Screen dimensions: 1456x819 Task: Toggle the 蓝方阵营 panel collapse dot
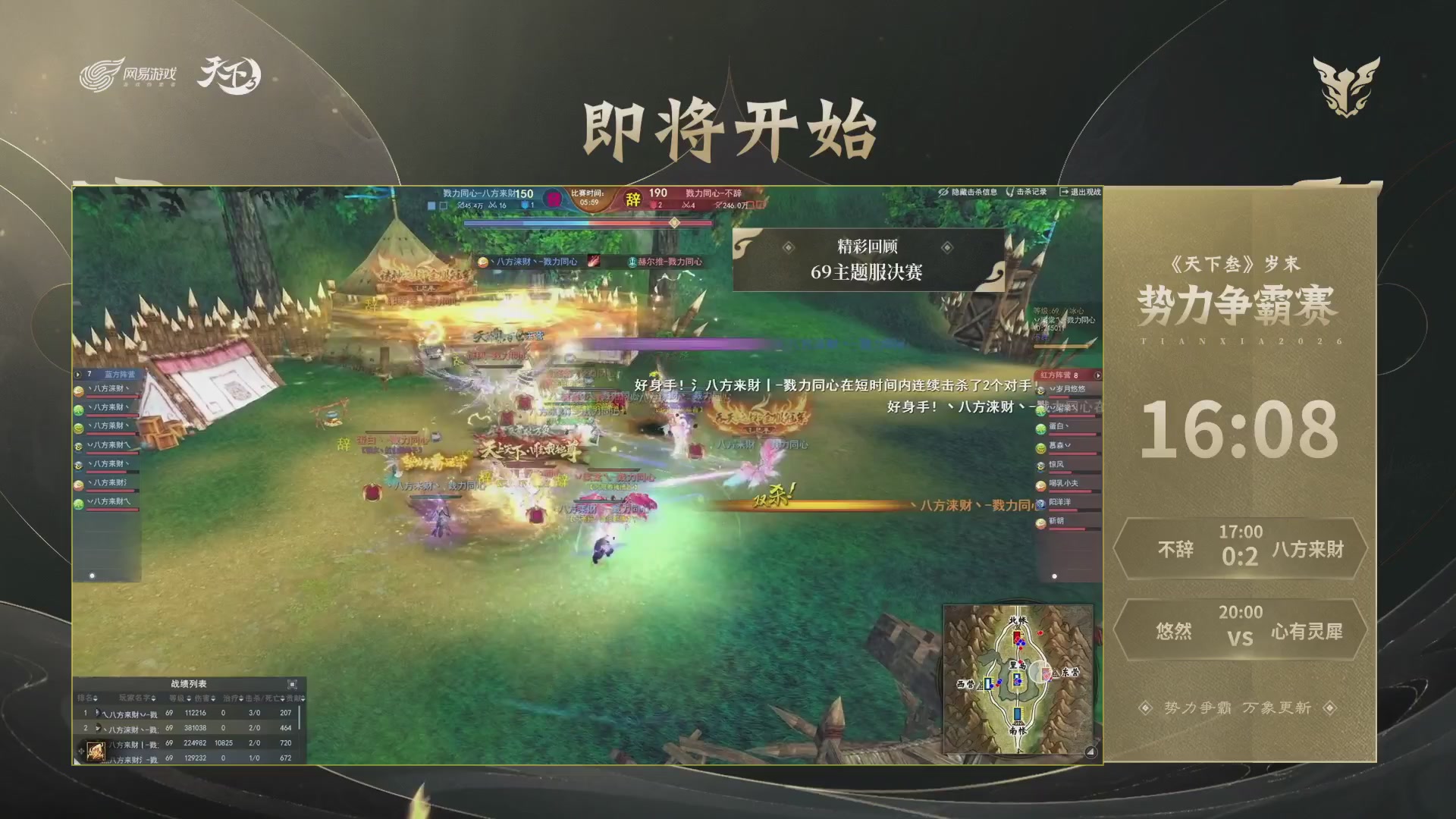93,576
